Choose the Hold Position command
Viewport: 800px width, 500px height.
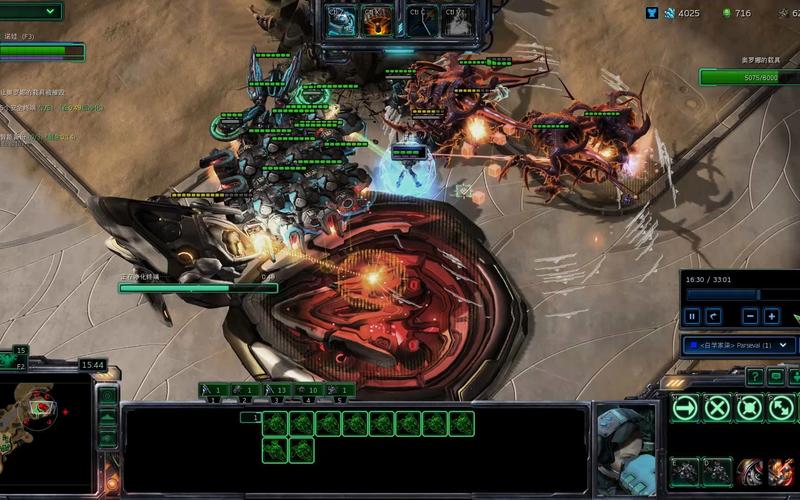click(750, 407)
